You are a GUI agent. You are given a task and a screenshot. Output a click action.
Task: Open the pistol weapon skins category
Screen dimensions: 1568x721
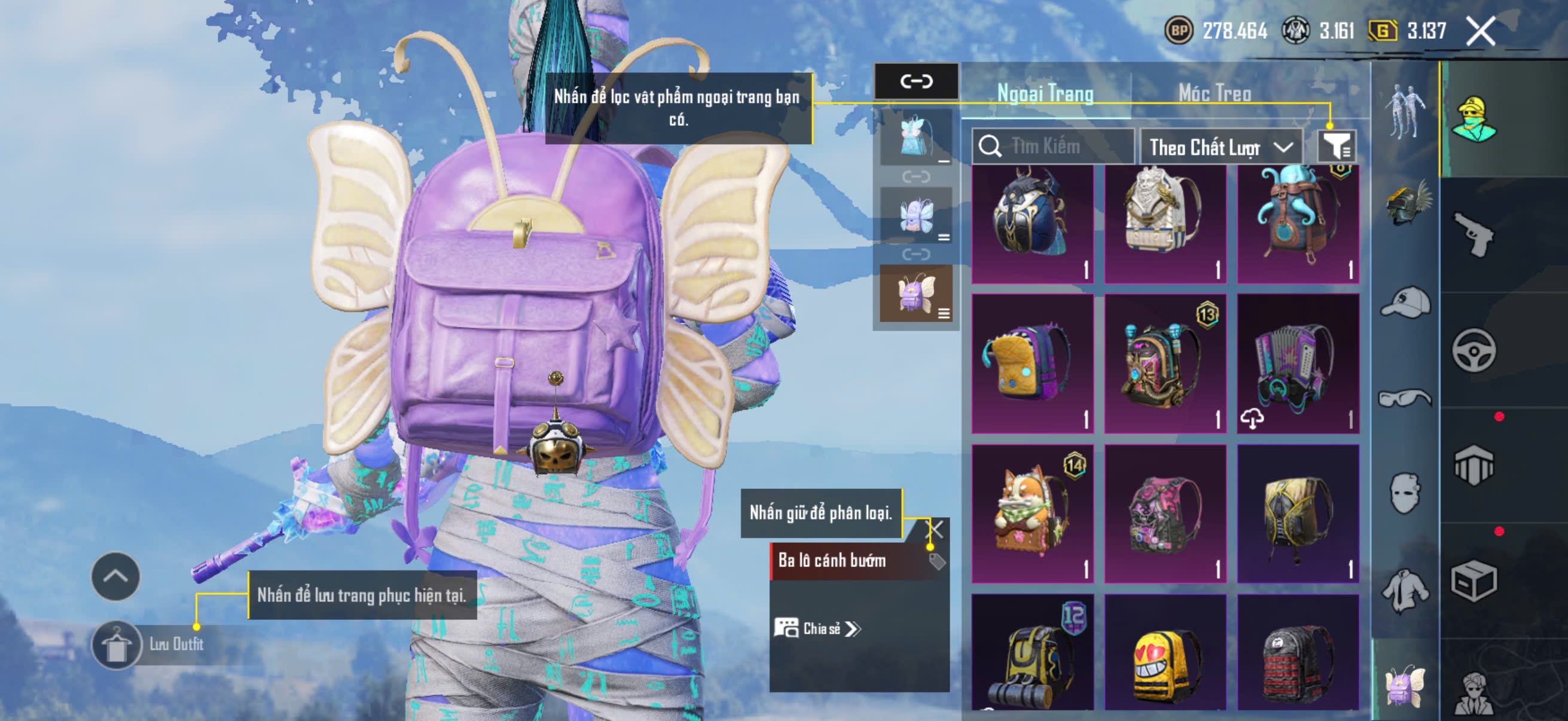[x=1472, y=235]
